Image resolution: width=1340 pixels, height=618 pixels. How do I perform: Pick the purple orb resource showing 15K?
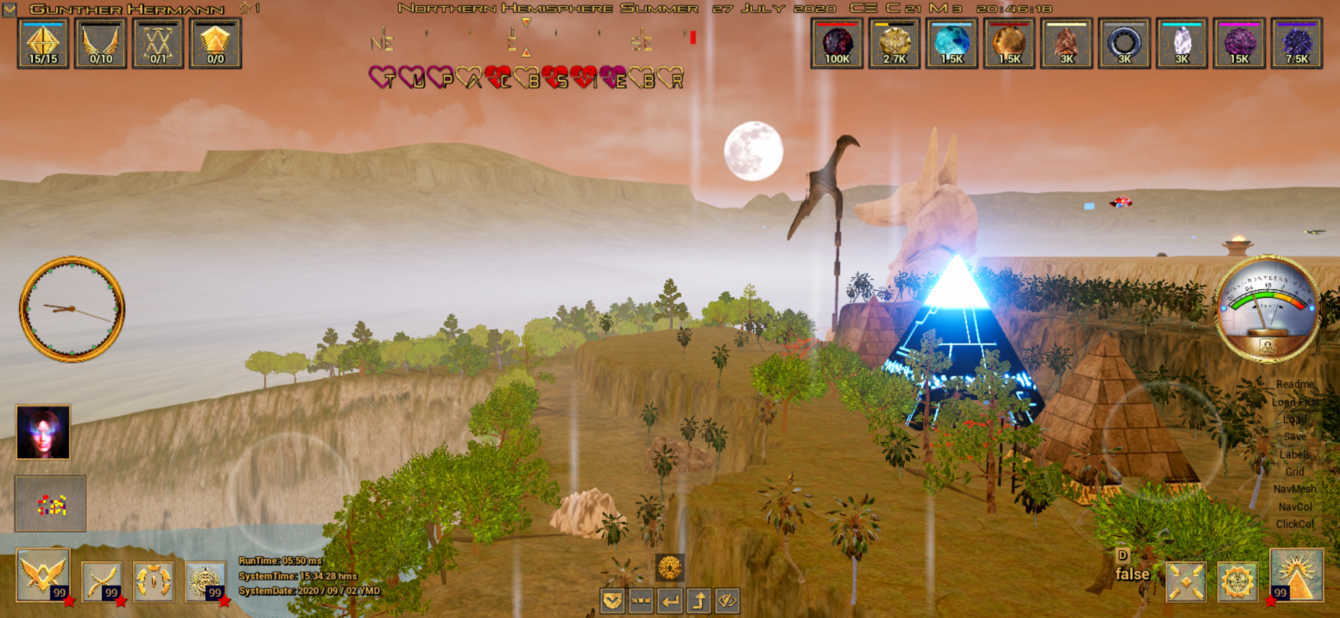click(x=1240, y=43)
